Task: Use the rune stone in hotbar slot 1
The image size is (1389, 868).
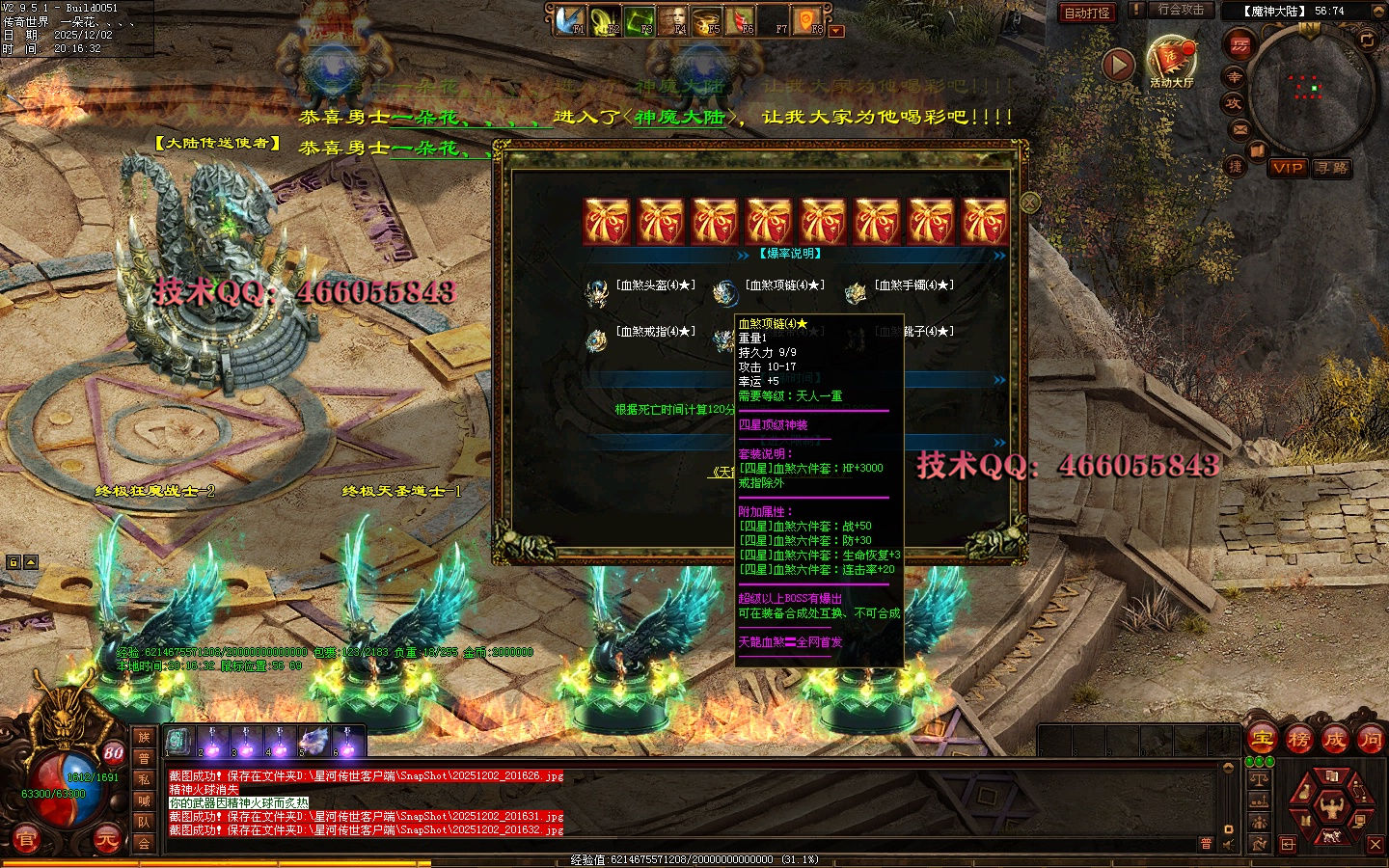Action: tap(177, 741)
